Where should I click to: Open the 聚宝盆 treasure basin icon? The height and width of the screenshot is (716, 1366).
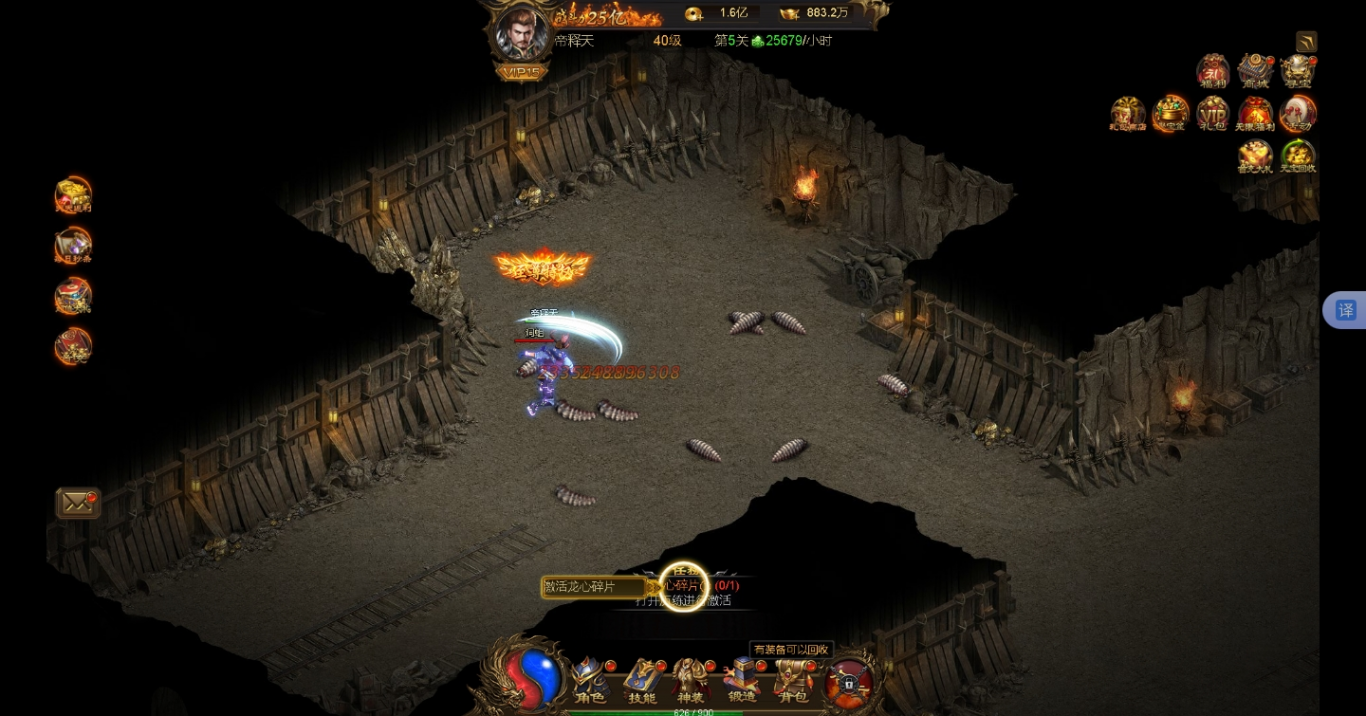click(1170, 114)
